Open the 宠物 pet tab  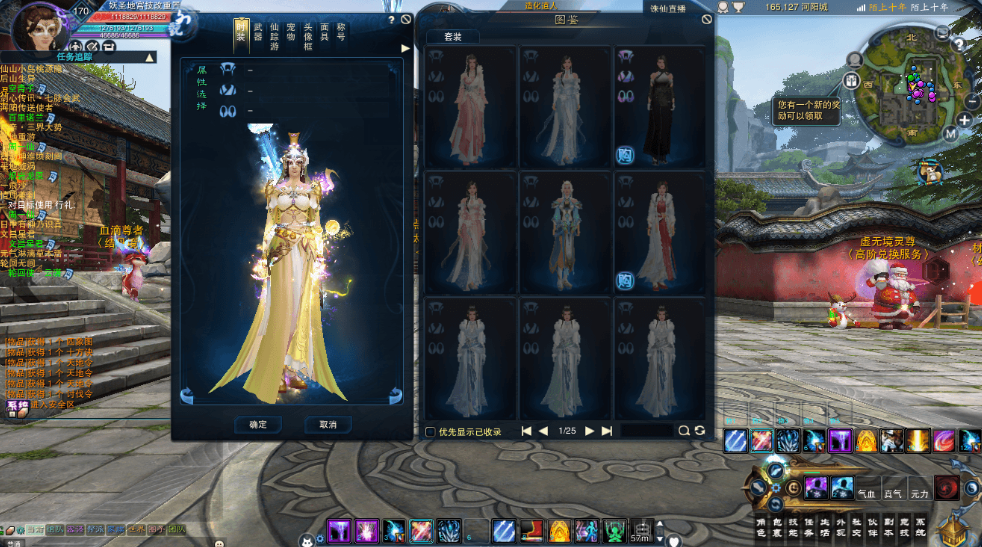pos(291,33)
